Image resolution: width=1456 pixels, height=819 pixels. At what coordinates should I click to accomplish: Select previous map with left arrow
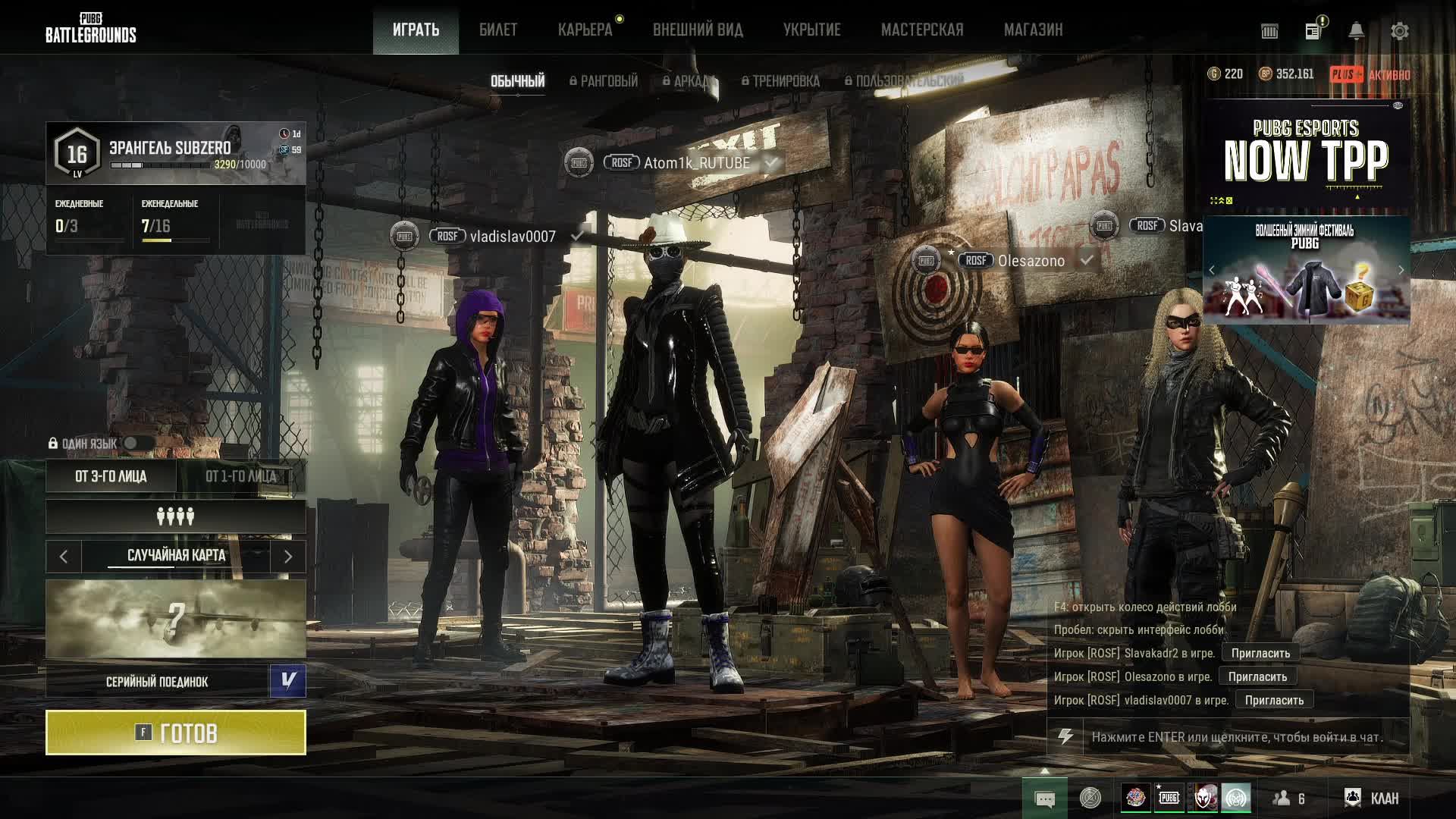64,557
